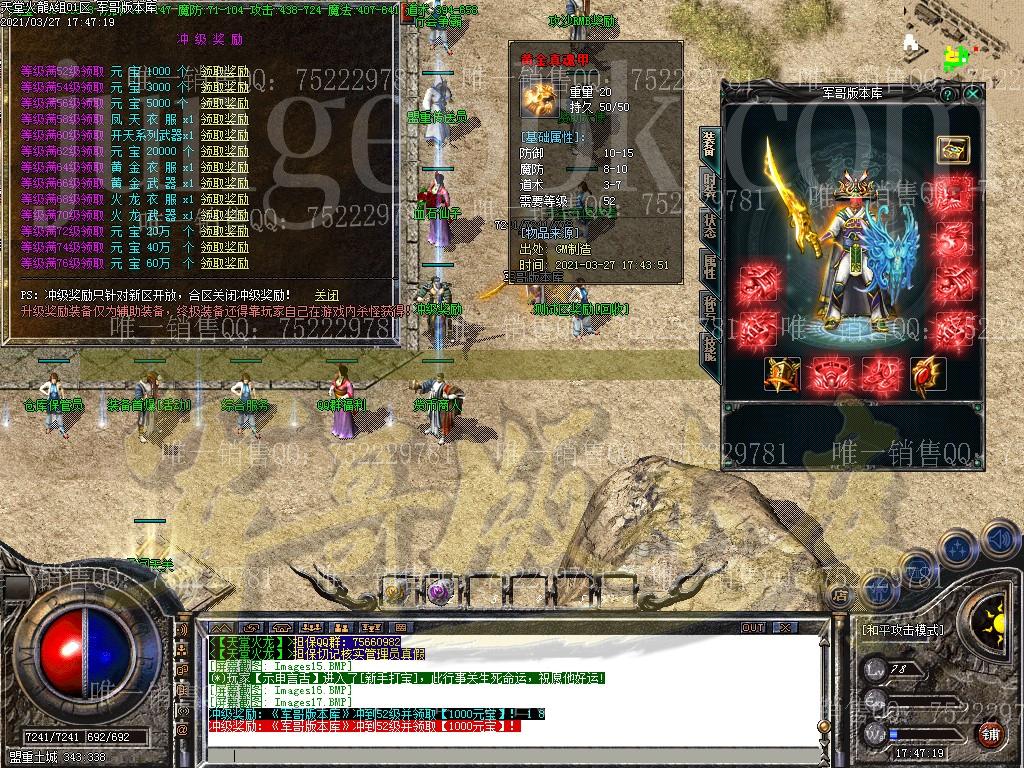The width and height of the screenshot is (1024, 768).
Task: Open the 铺 shop button
Action: [990, 735]
